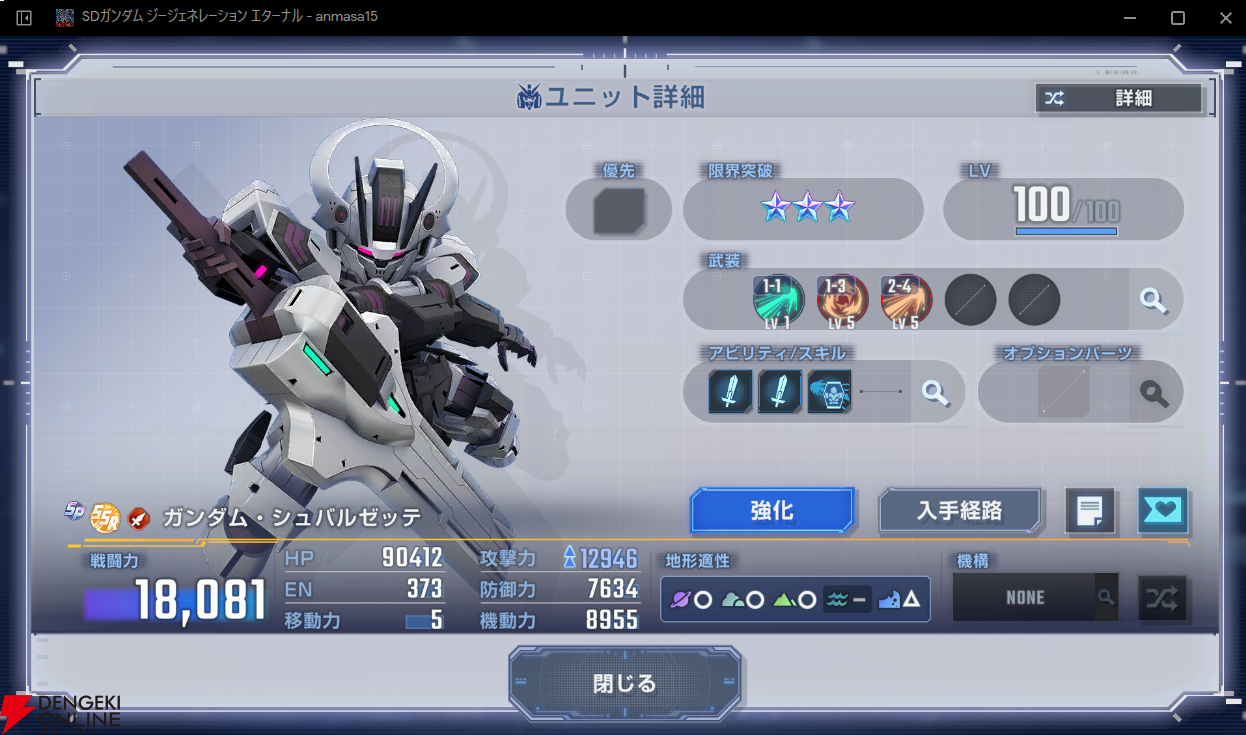
Task: Set the 優先 priority square
Action: 618,211
